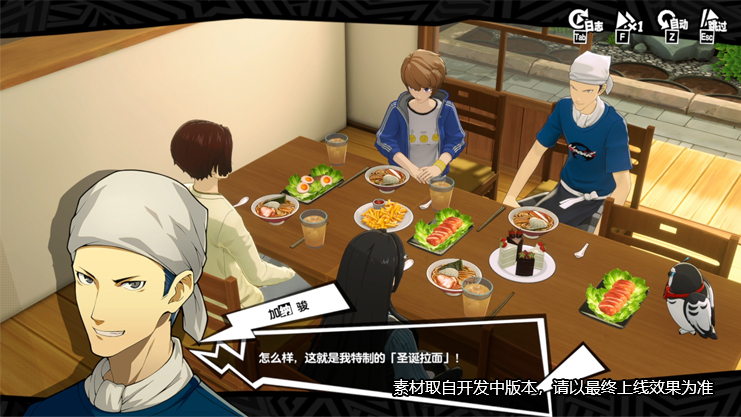
Task: Skip the cutscene with 跳过
Action: point(711,23)
